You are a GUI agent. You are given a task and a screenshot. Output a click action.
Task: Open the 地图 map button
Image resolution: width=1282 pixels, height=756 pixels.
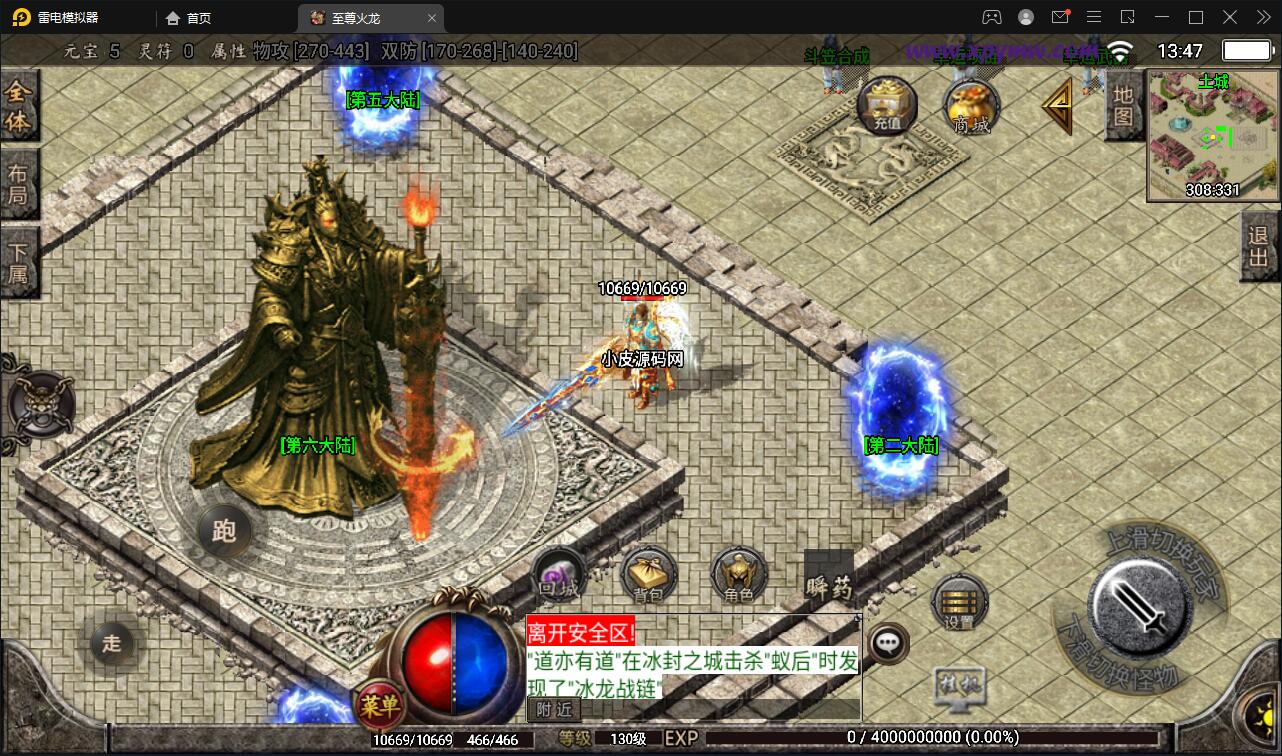point(1123,106)
